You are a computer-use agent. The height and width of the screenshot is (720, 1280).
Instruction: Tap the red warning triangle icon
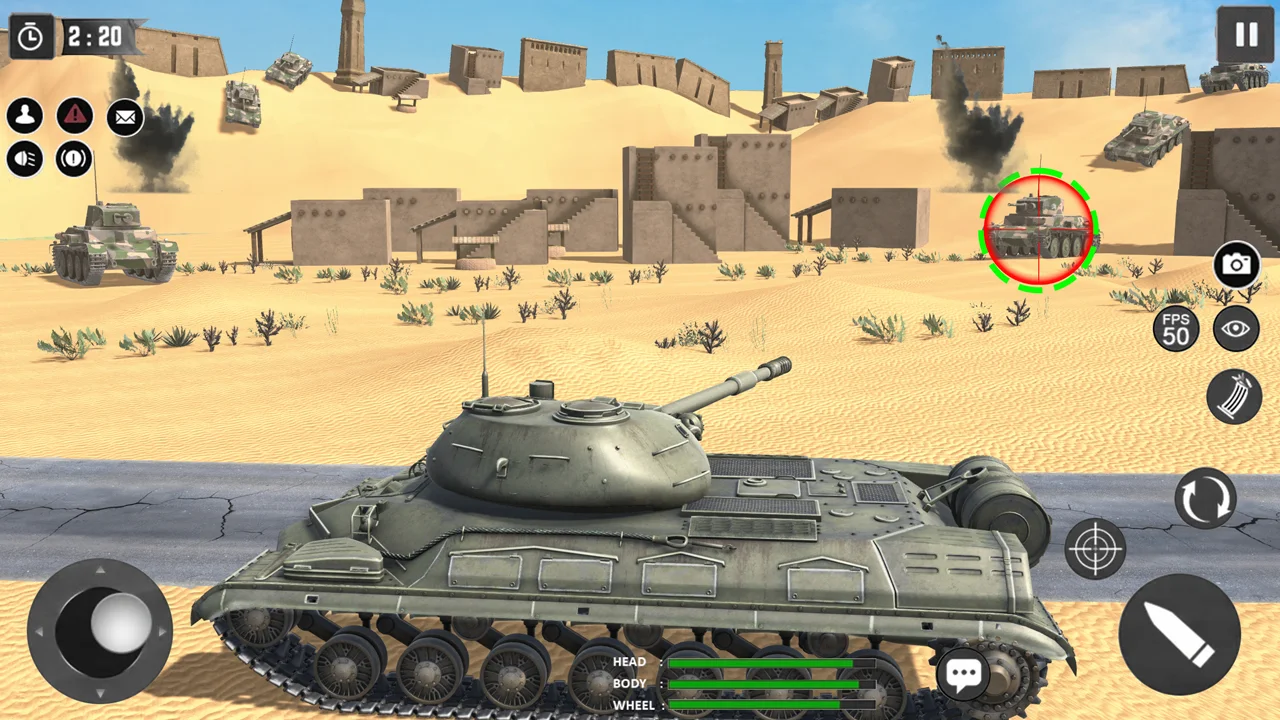[75, 116]
